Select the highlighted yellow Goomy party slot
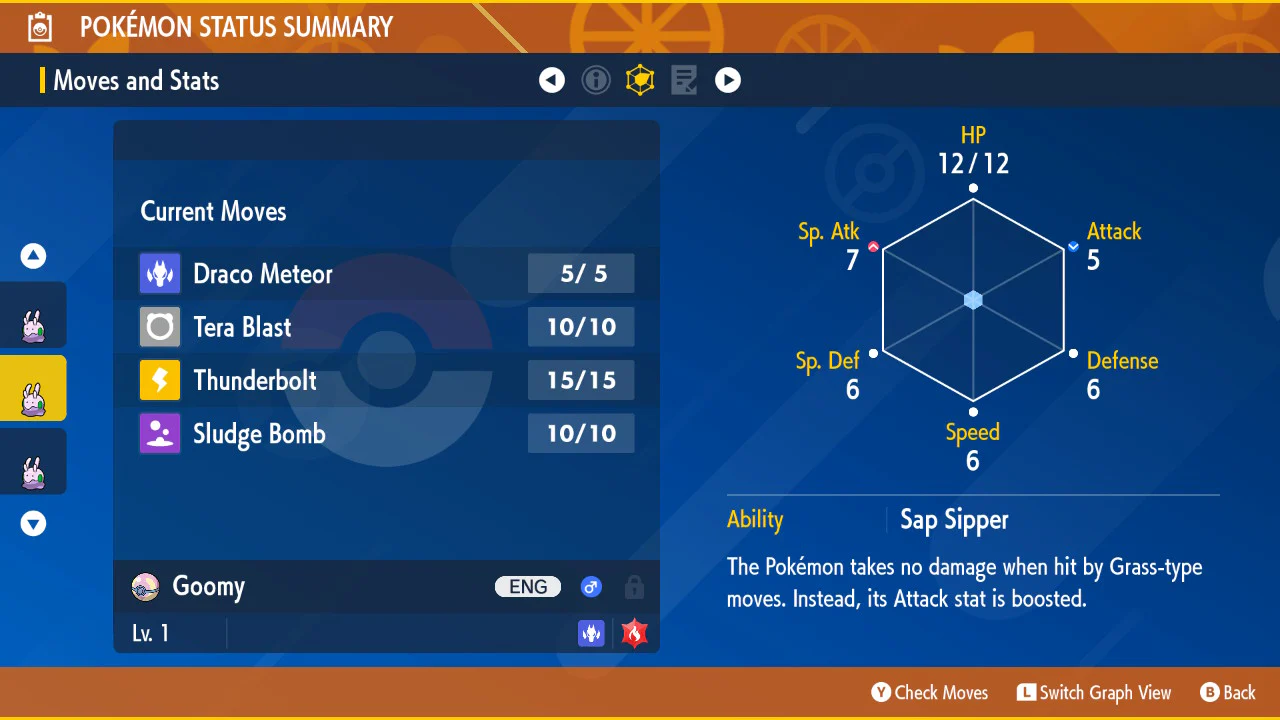 33,389
